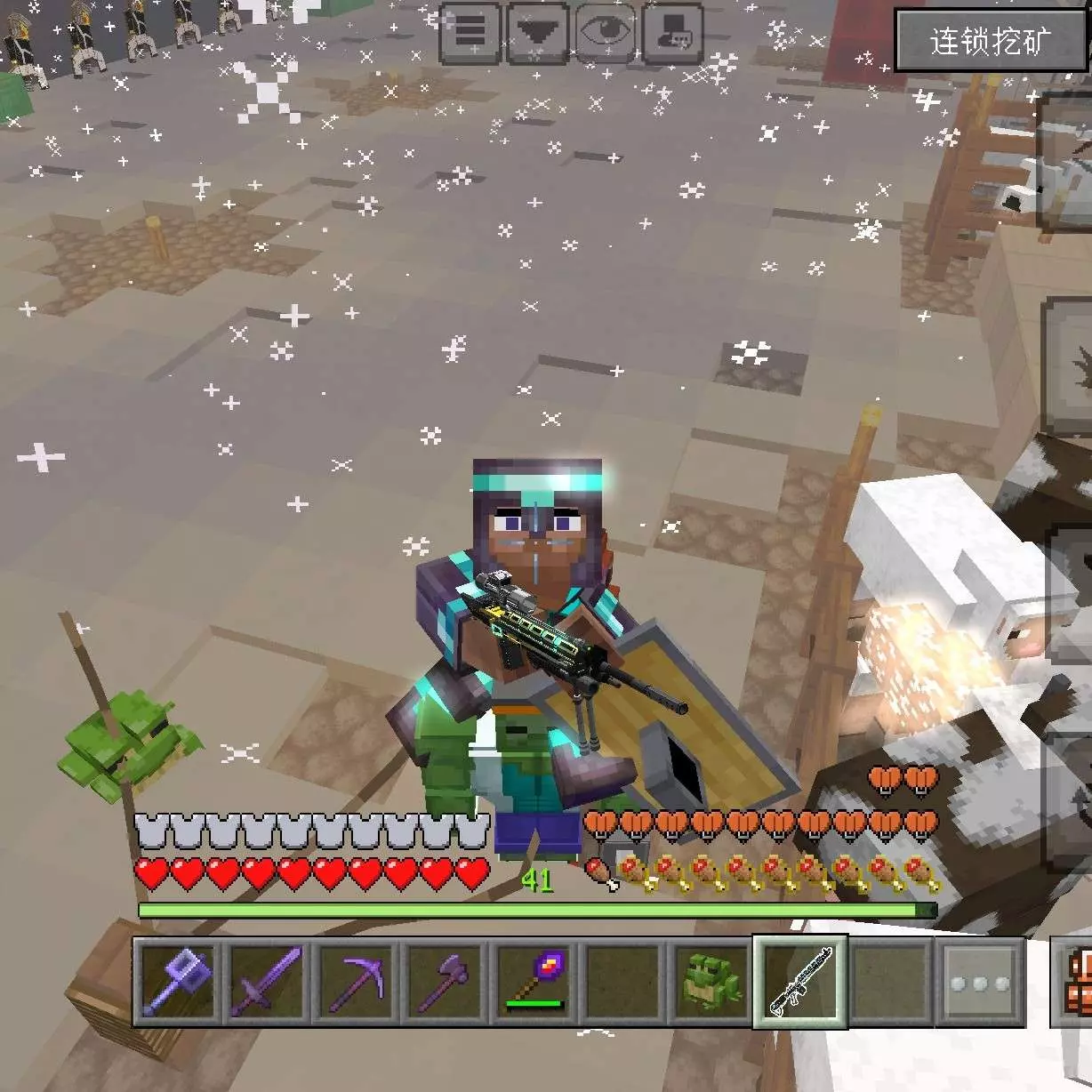
Task: Choose the purple axe slot
Action: pos(445,982)
